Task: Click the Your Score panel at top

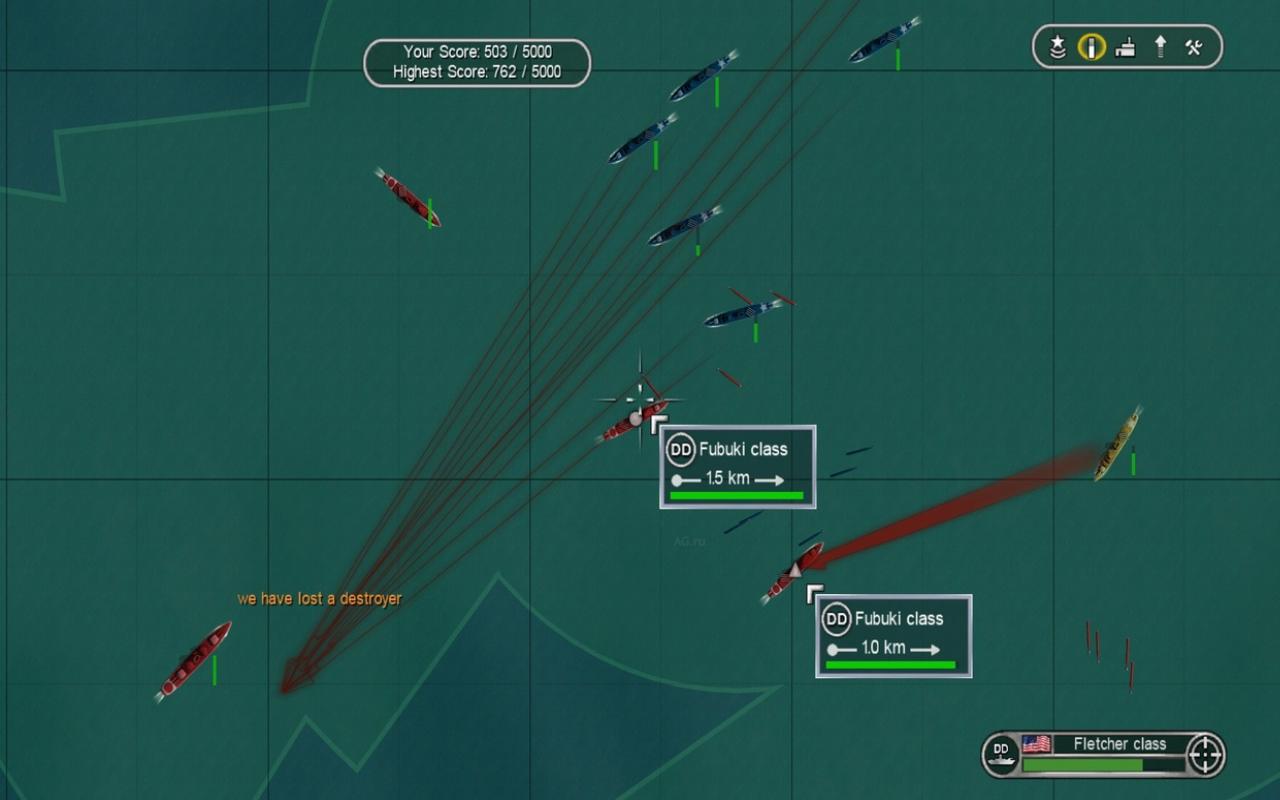Action: [478, 51]
